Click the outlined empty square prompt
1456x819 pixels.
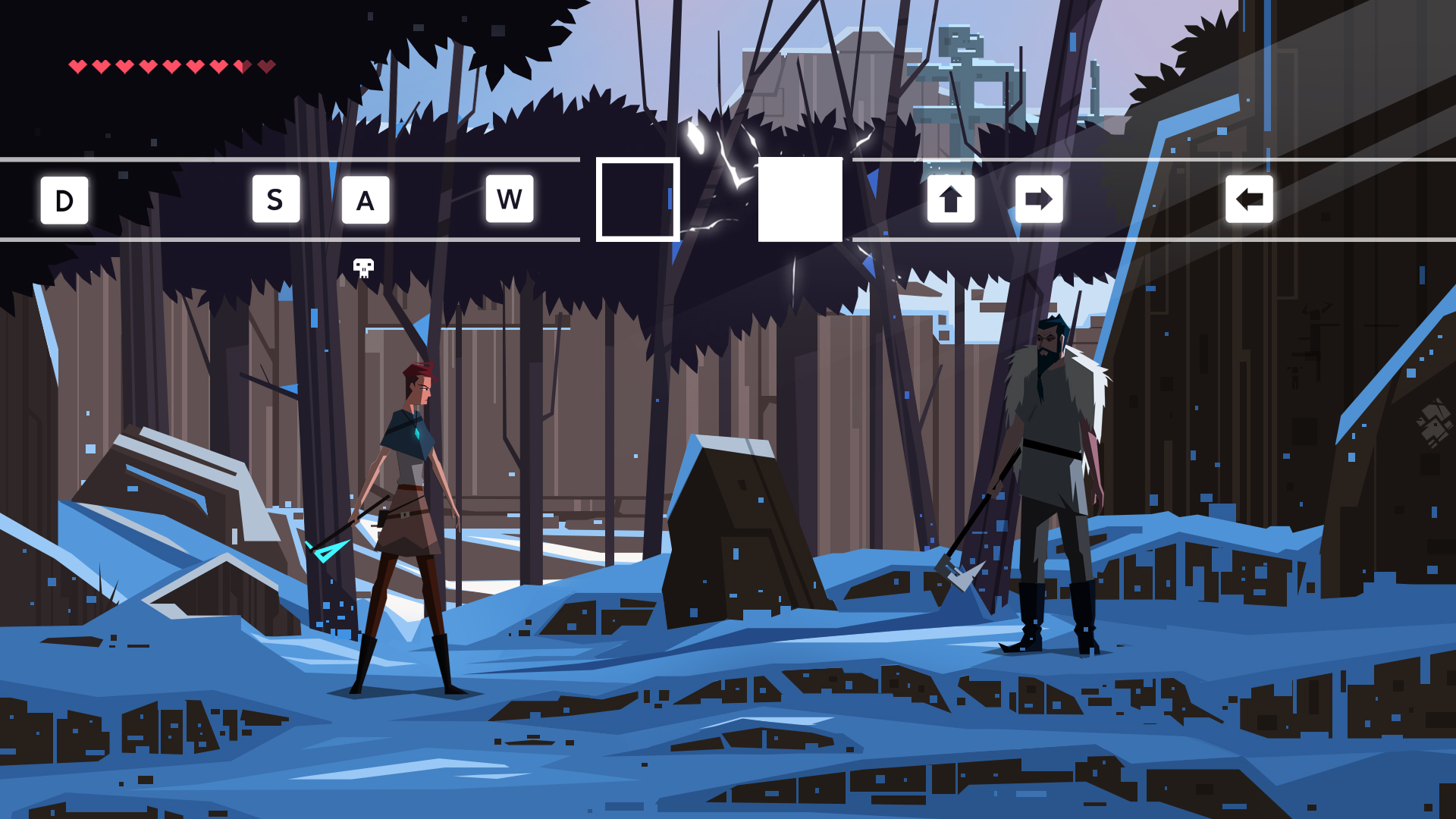point(637,199)
